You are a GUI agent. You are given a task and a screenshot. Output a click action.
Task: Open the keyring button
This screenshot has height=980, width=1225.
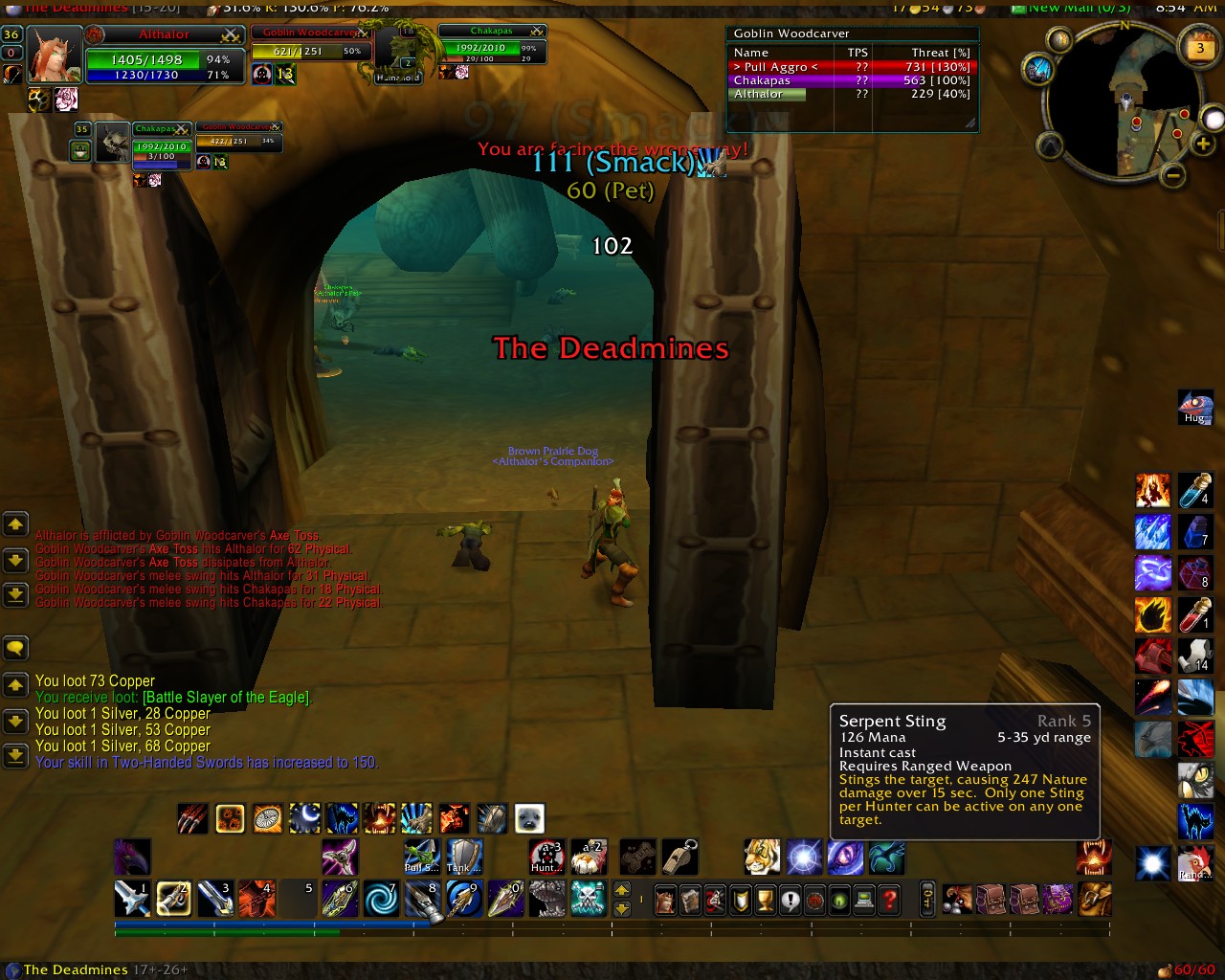point(927,900)
